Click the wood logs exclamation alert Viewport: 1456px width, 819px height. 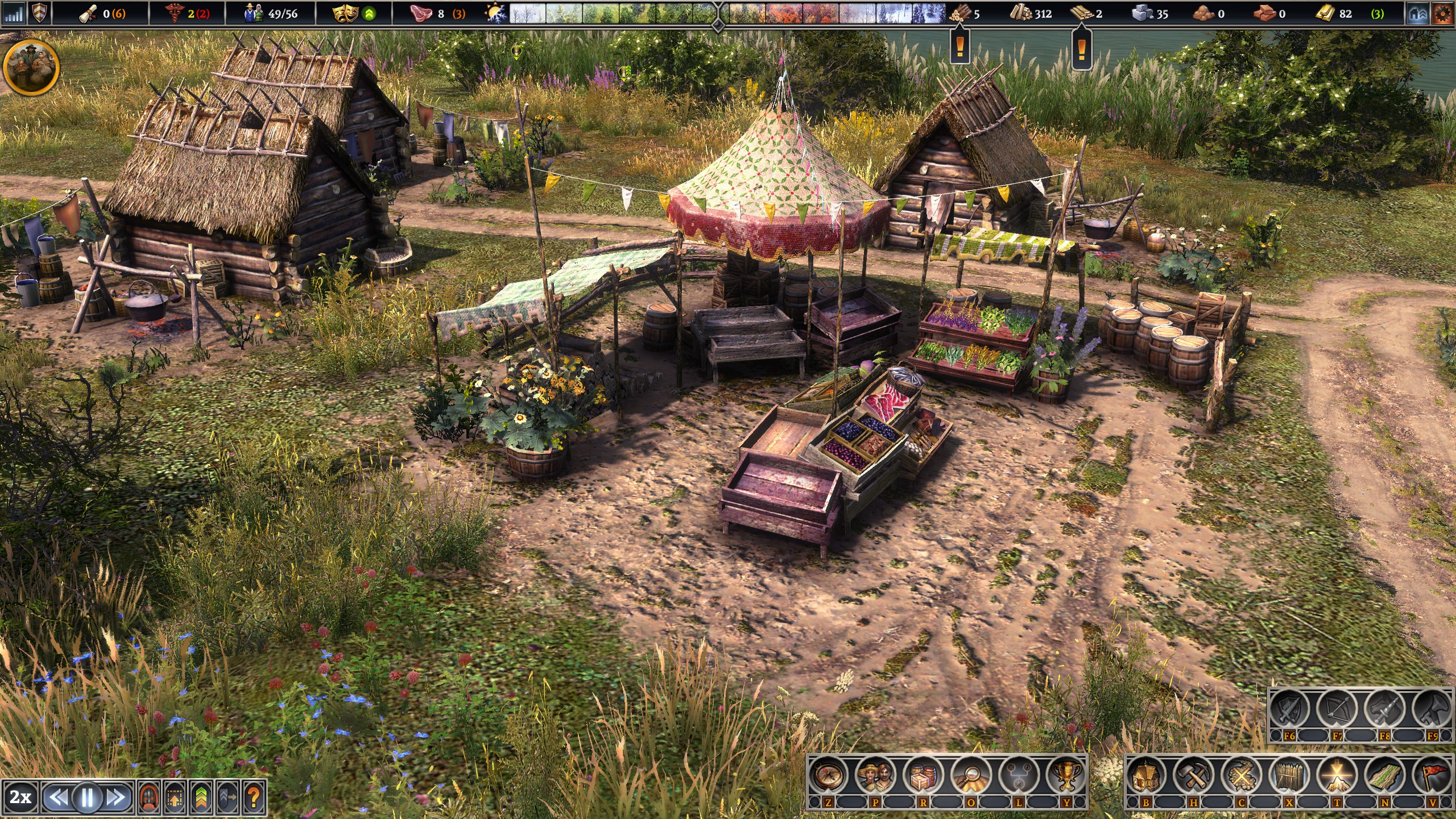[961, 47]
